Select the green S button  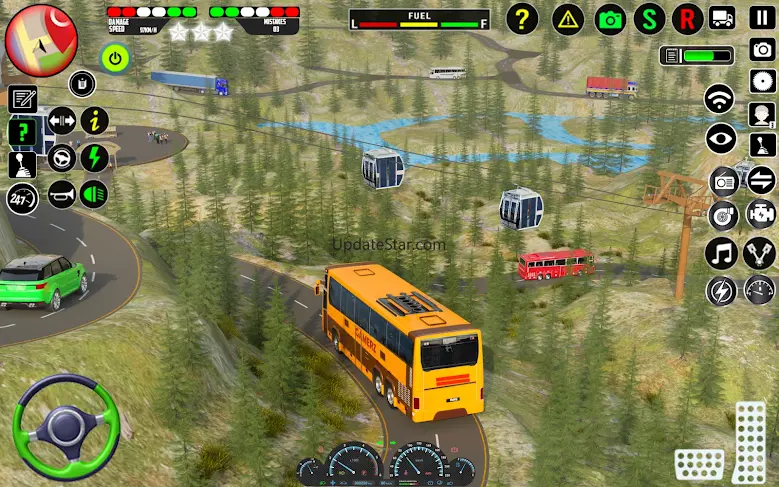(649, 18)
